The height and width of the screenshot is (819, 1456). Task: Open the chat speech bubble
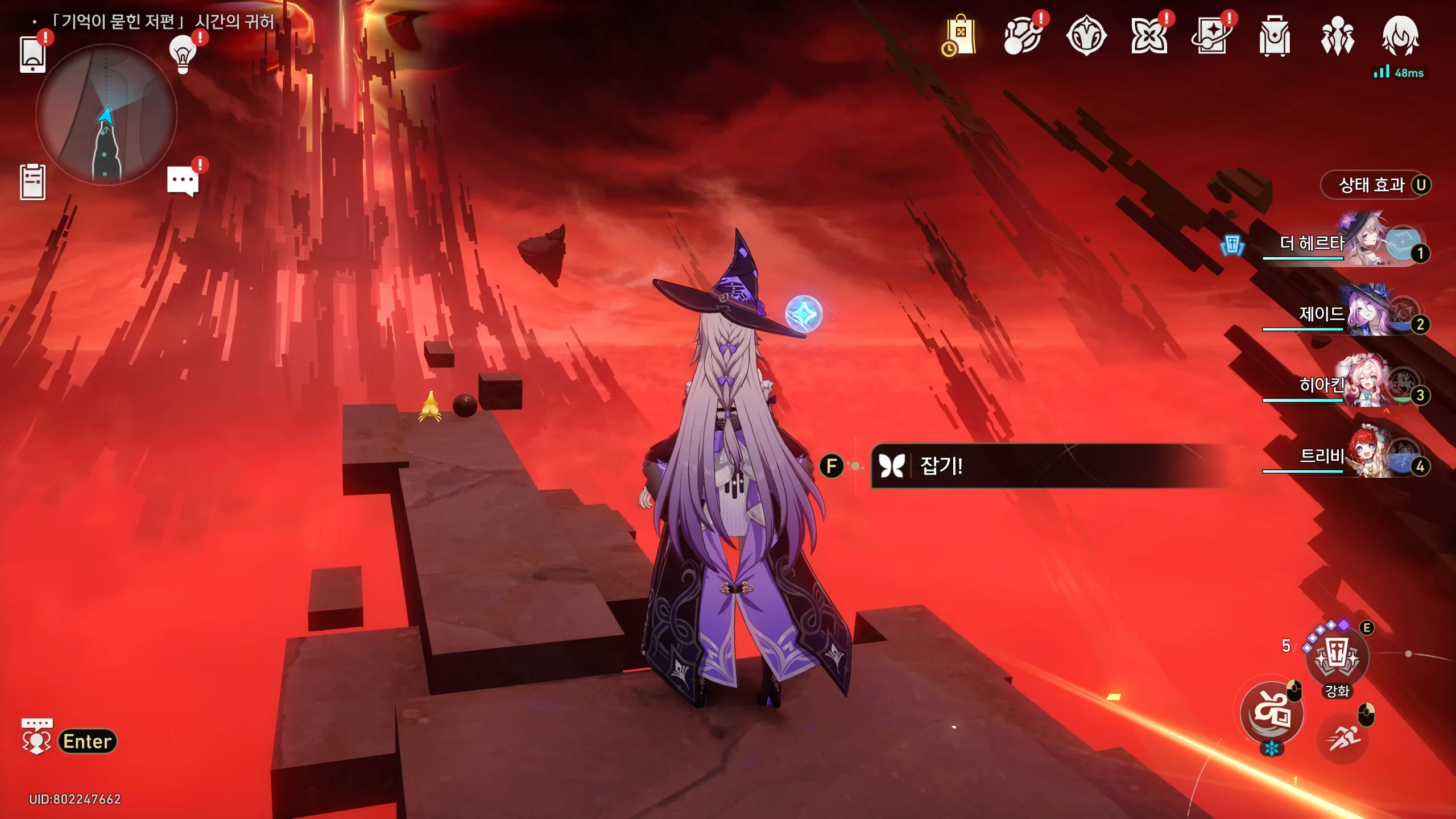pos(183,181)
